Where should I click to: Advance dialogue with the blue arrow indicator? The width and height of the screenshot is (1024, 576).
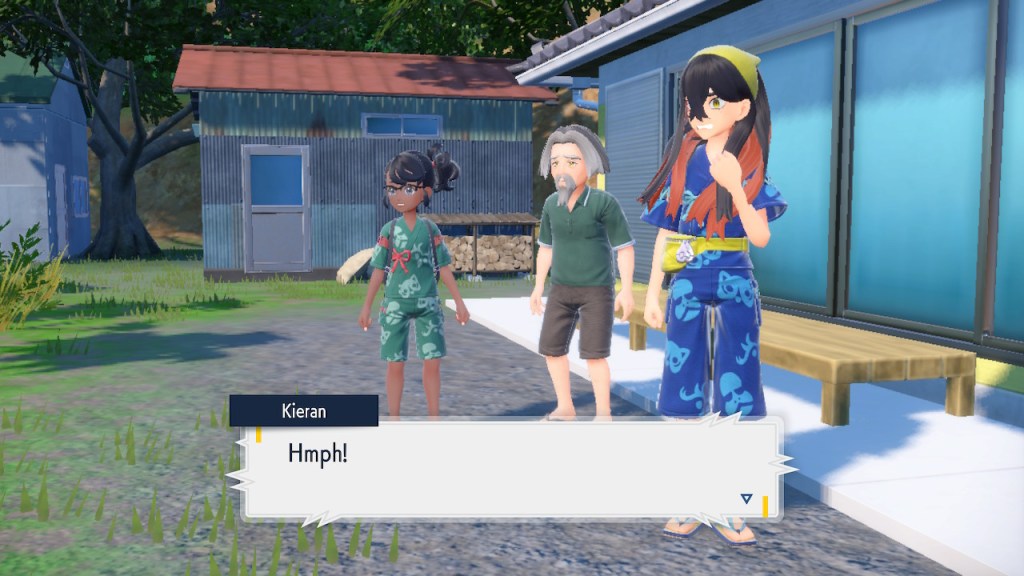tap(746, 498)
